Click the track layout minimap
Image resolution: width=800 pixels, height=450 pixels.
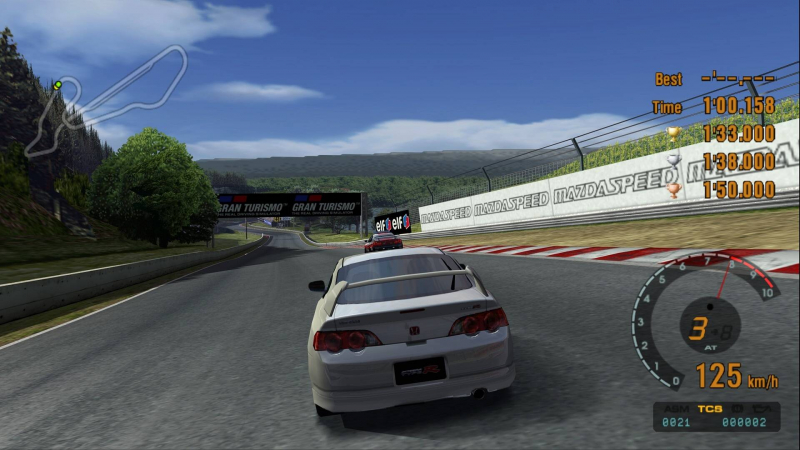coord(105,100)
